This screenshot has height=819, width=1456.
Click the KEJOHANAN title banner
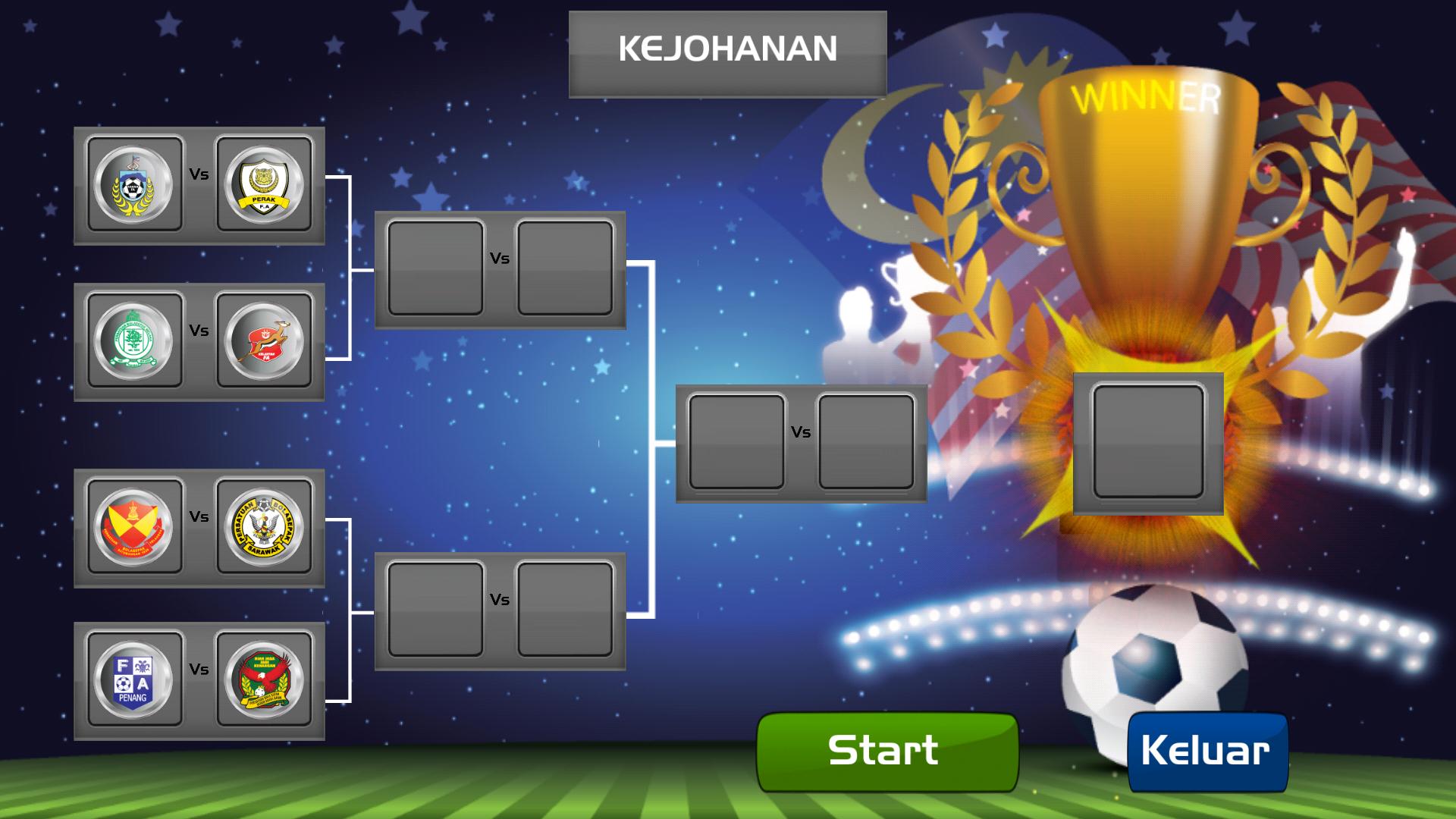(x=728, y=49)
